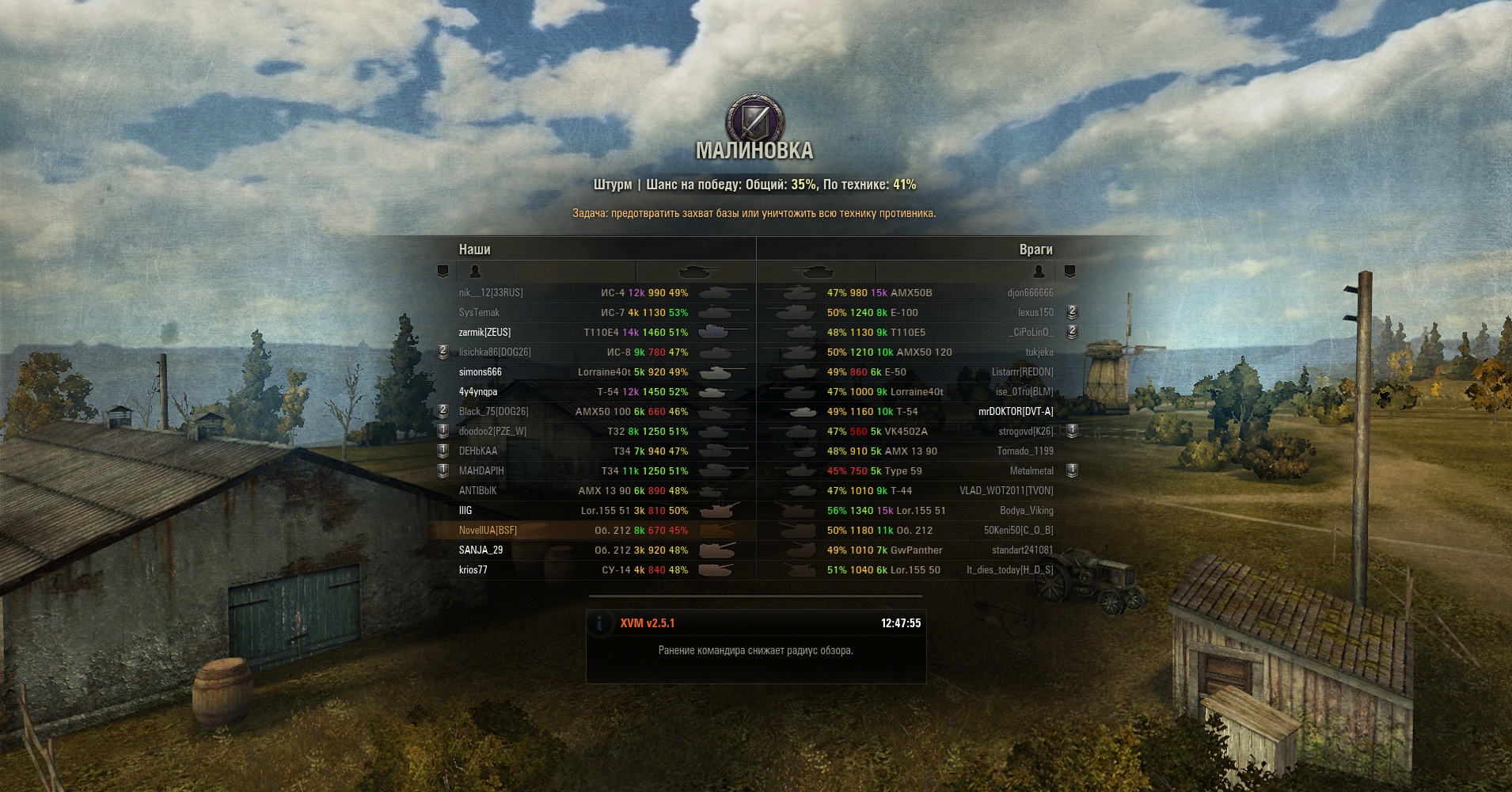Click the simons666 row on our team

click(x=480, y=372)
